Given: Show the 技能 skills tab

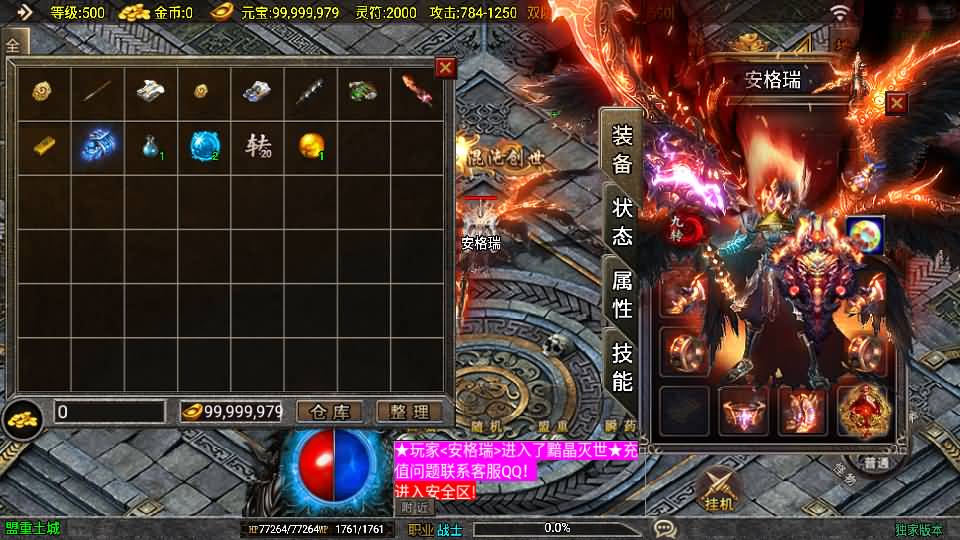Looking at the screenshot, I should (x=622, y=366).
